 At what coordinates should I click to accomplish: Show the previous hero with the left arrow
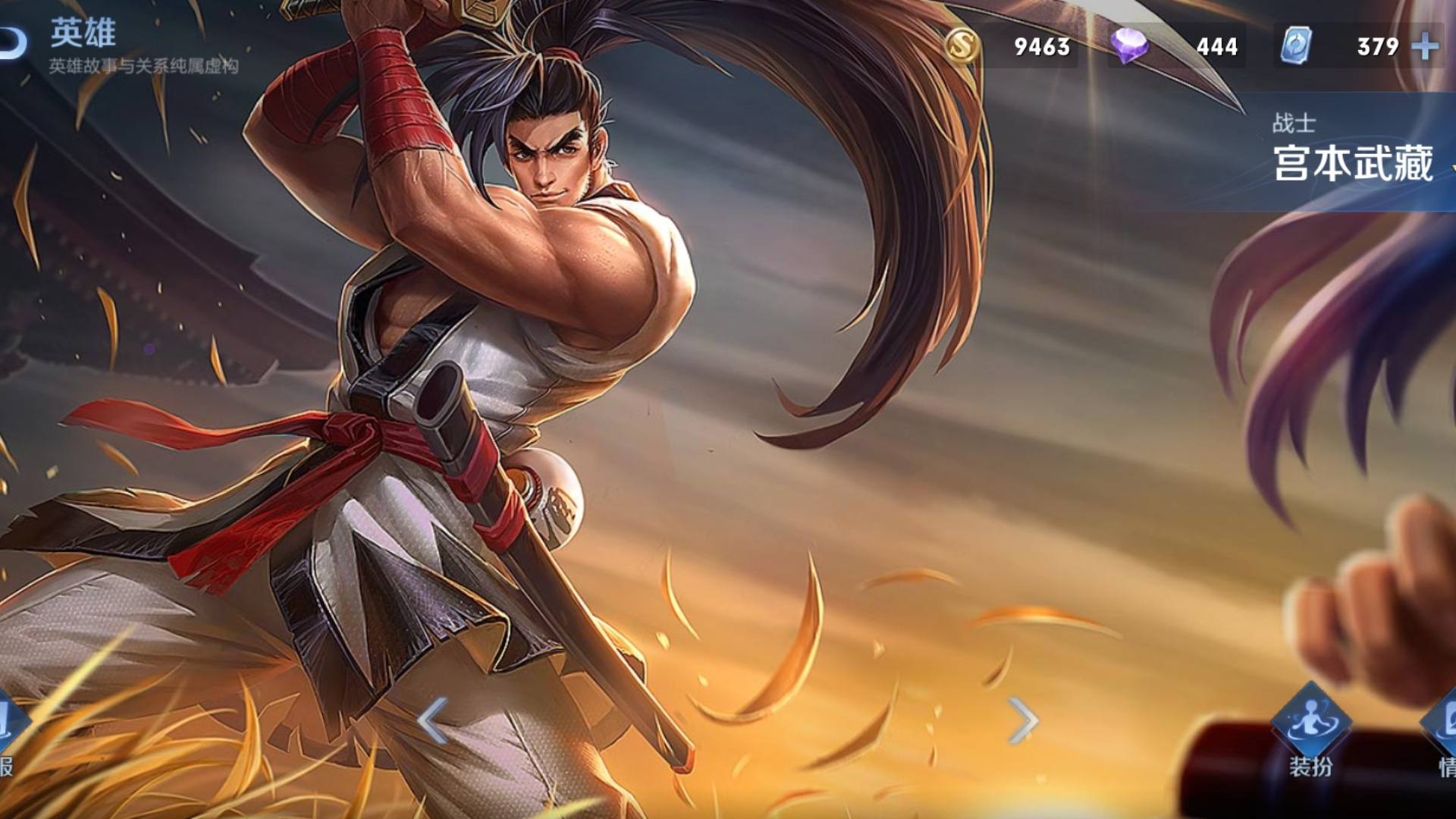click(x=433, y=720)
